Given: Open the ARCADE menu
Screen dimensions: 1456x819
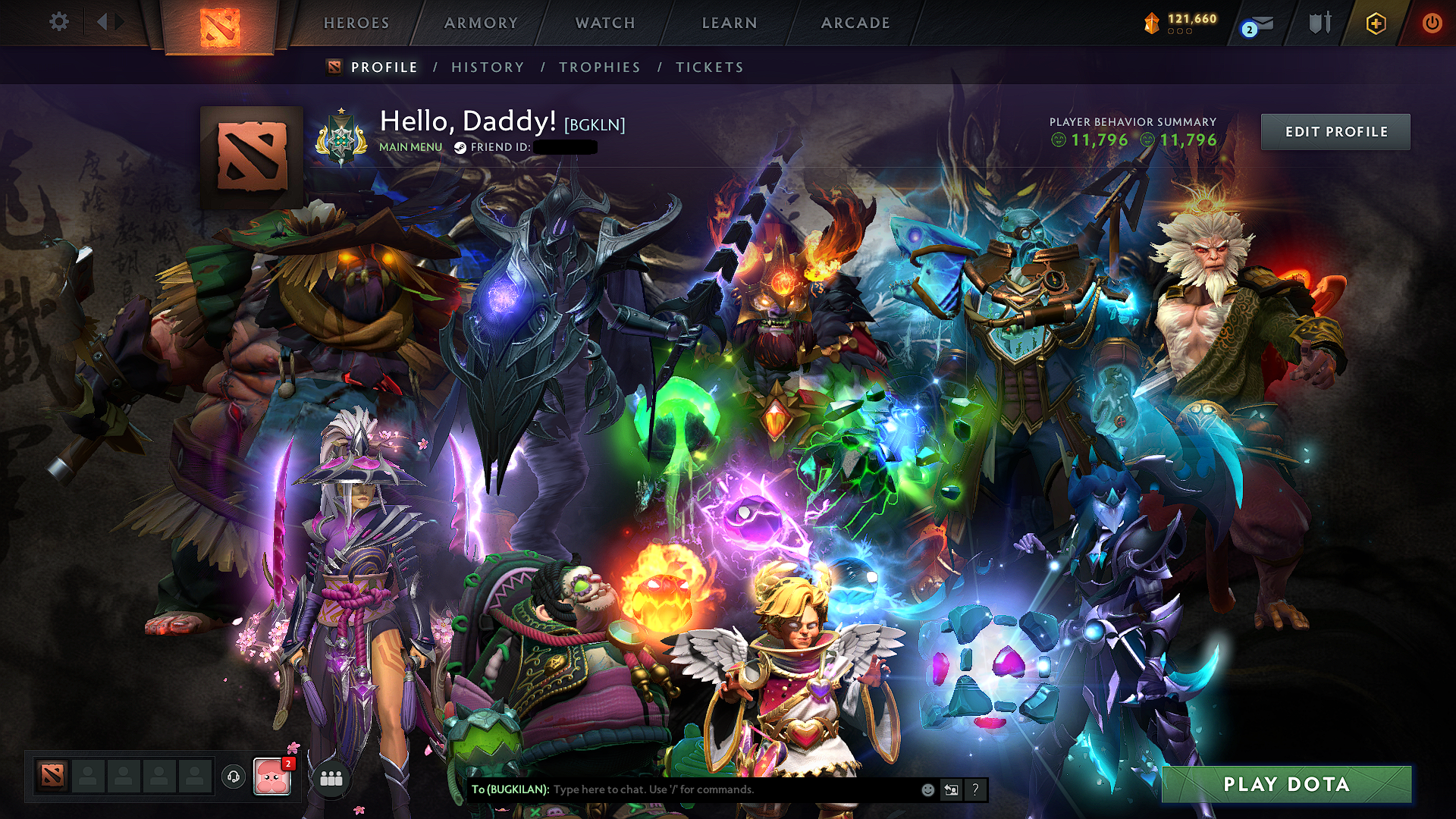Looking at the screenshot, I should tap(855, 23).
